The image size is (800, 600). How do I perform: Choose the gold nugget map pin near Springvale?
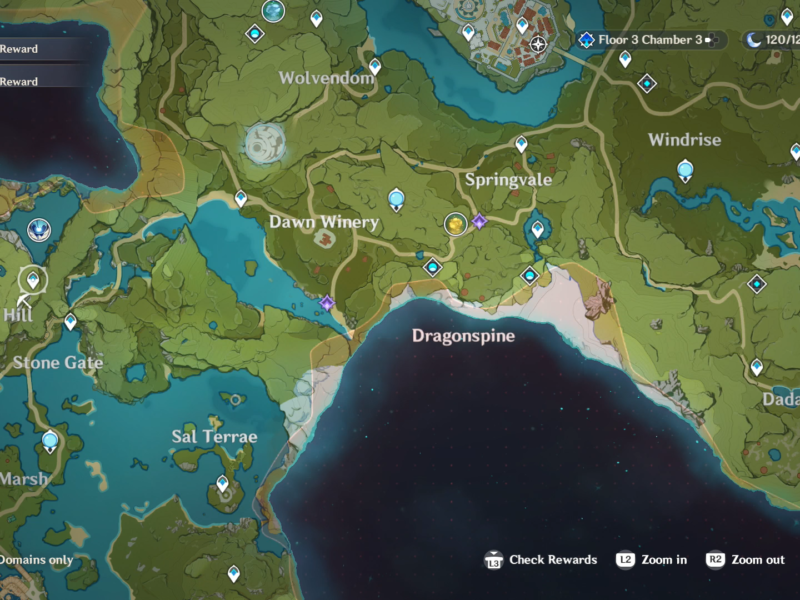coord(456,223)
